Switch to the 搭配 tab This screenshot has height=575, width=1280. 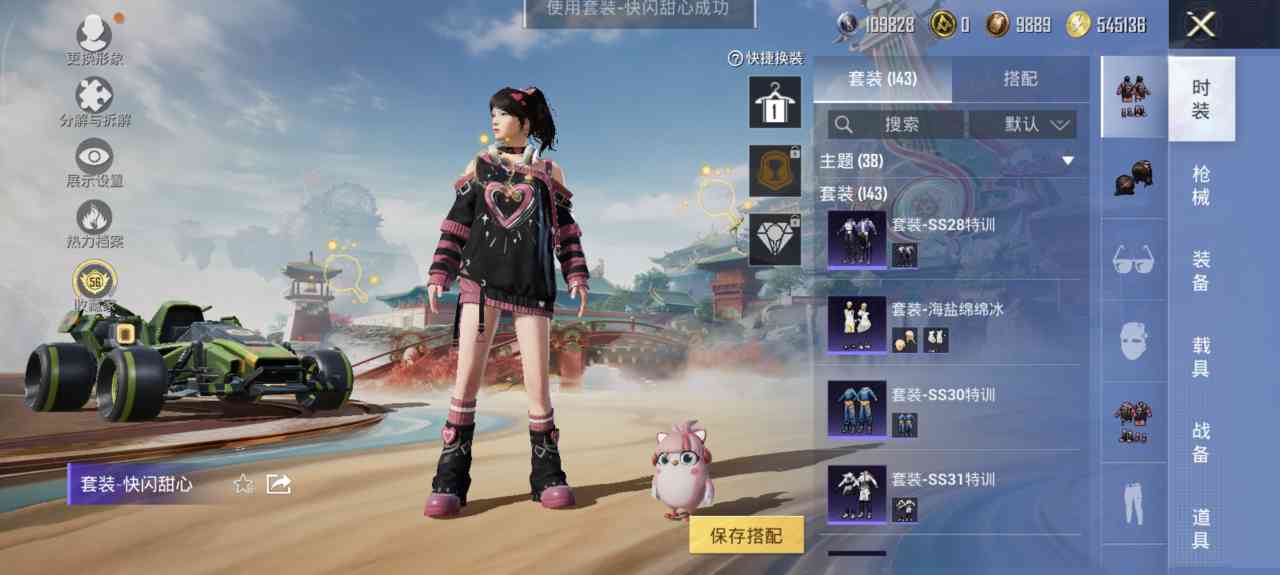click(x=1020, y=79)
